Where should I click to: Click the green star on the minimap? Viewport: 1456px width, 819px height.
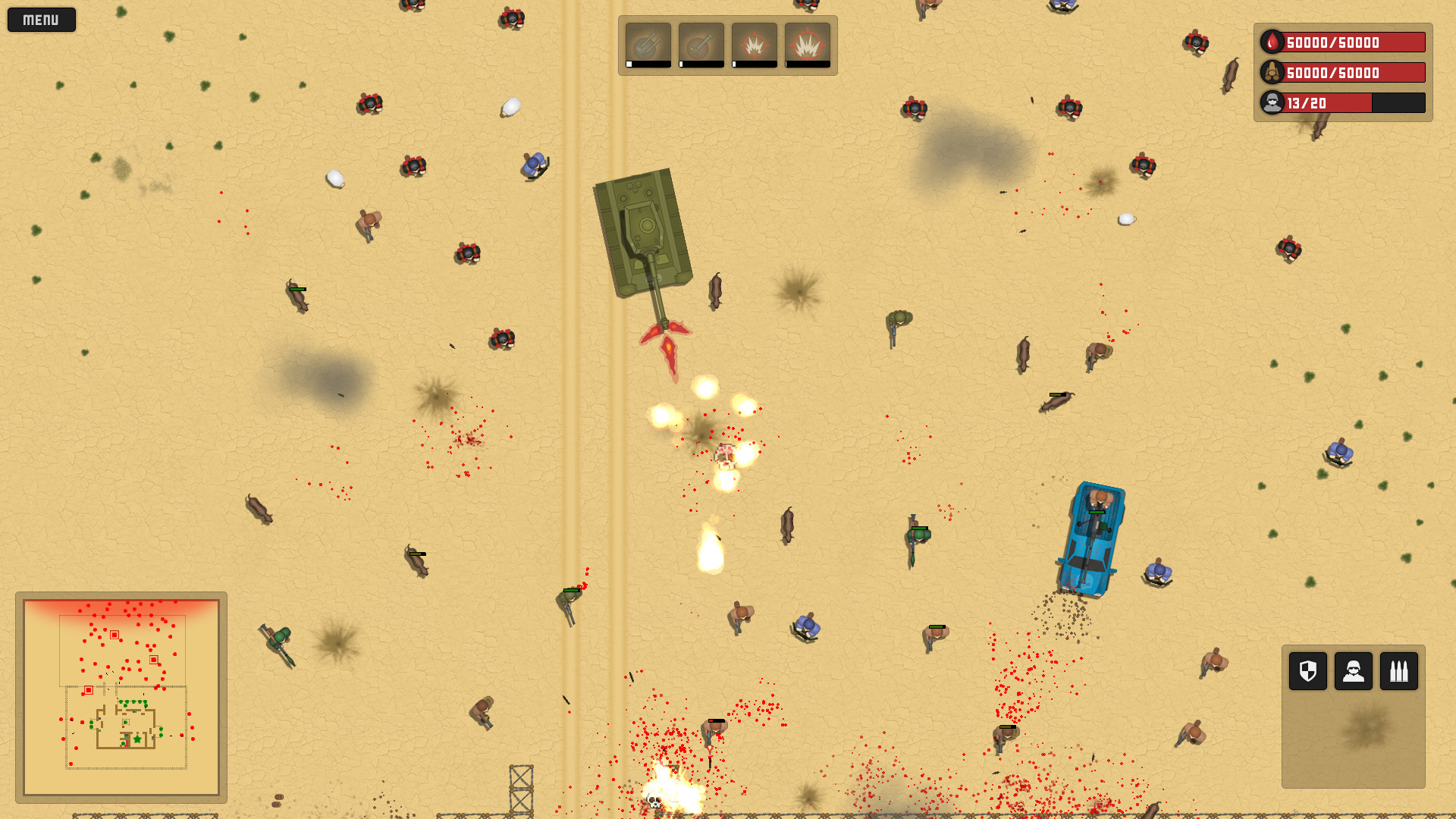(x=137, y=739)
